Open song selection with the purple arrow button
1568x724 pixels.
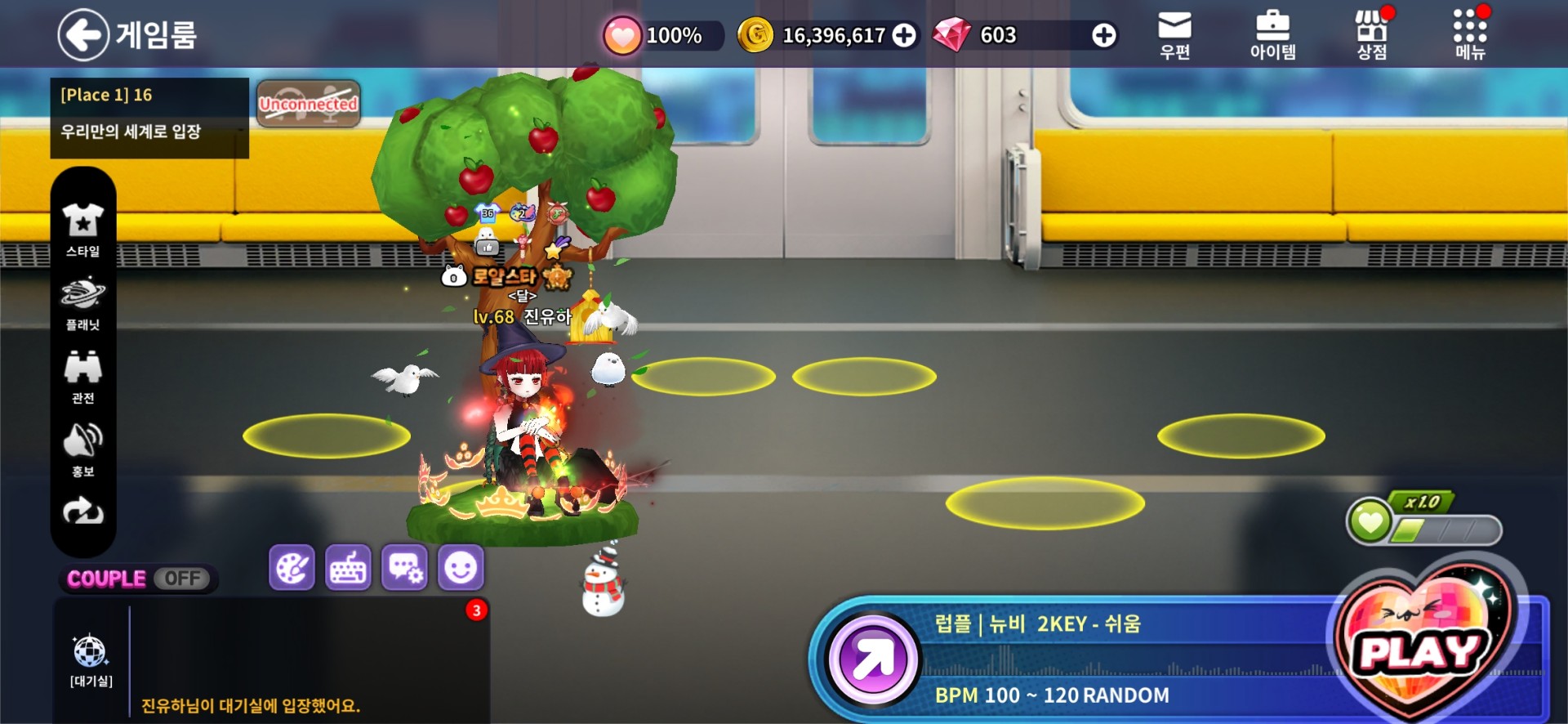(x=873, y=659)
